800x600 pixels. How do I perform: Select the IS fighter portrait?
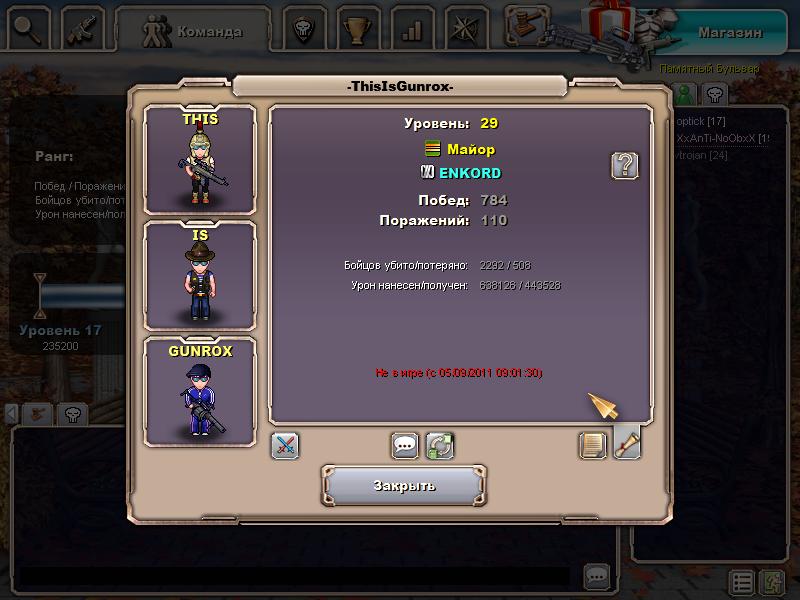tap(200, 275)
